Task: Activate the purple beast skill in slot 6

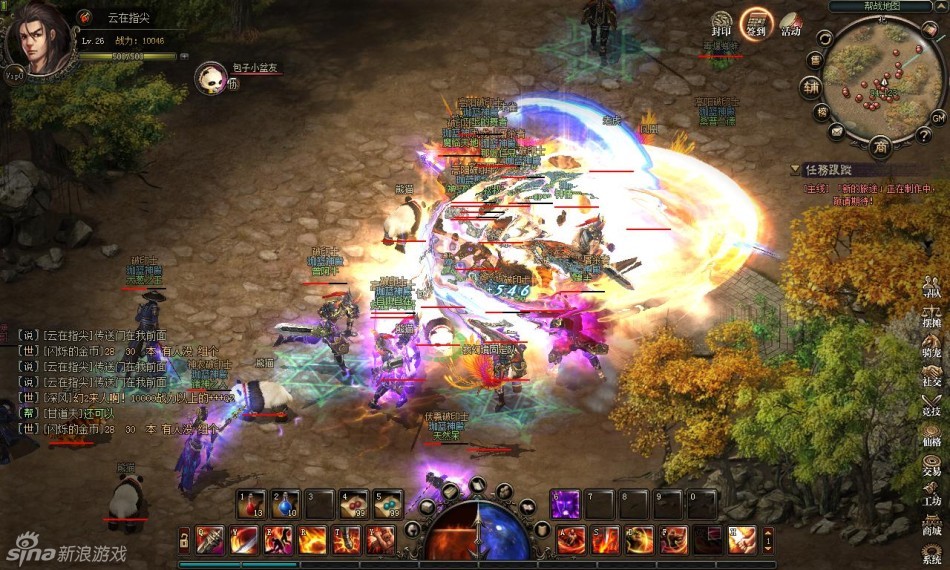Action: [x=566, y=503]
